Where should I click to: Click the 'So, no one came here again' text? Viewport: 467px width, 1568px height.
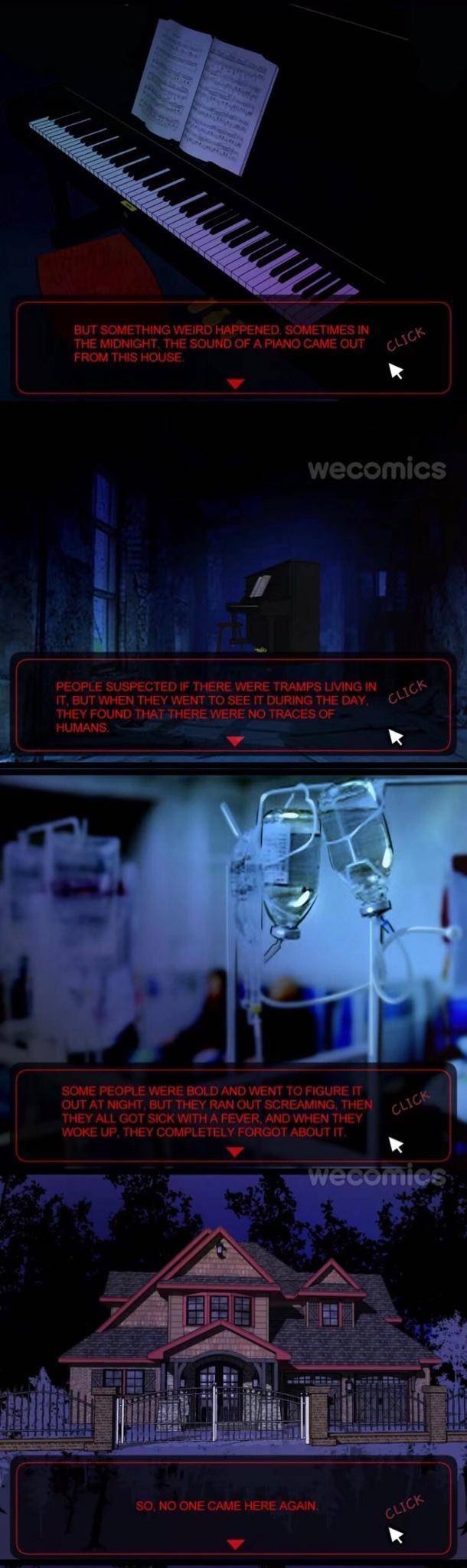(x=227, y=1505)
